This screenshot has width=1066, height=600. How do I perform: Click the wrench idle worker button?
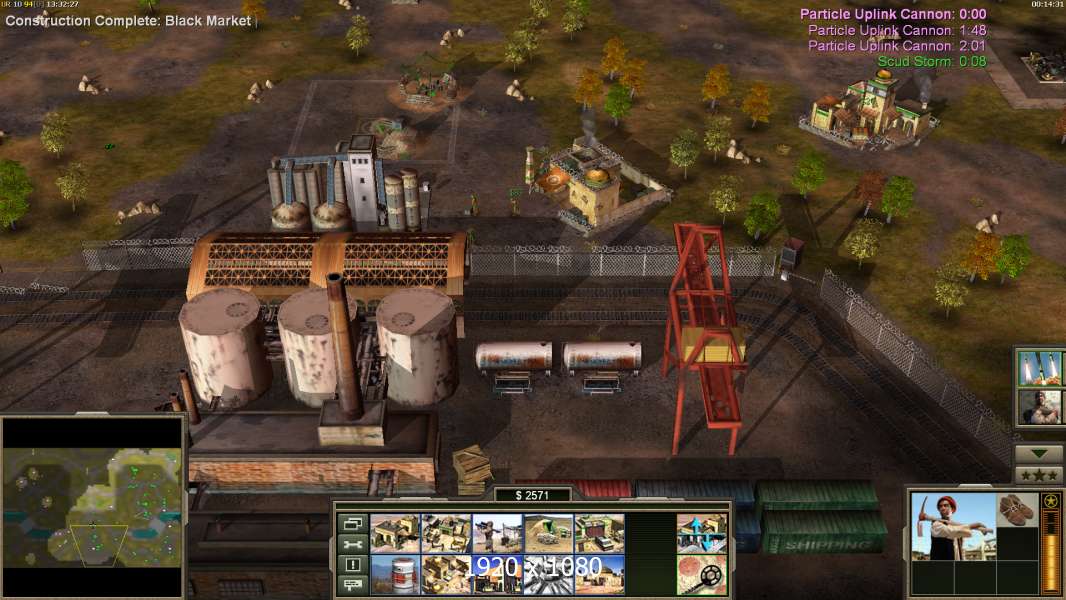[x=352, y=544]
